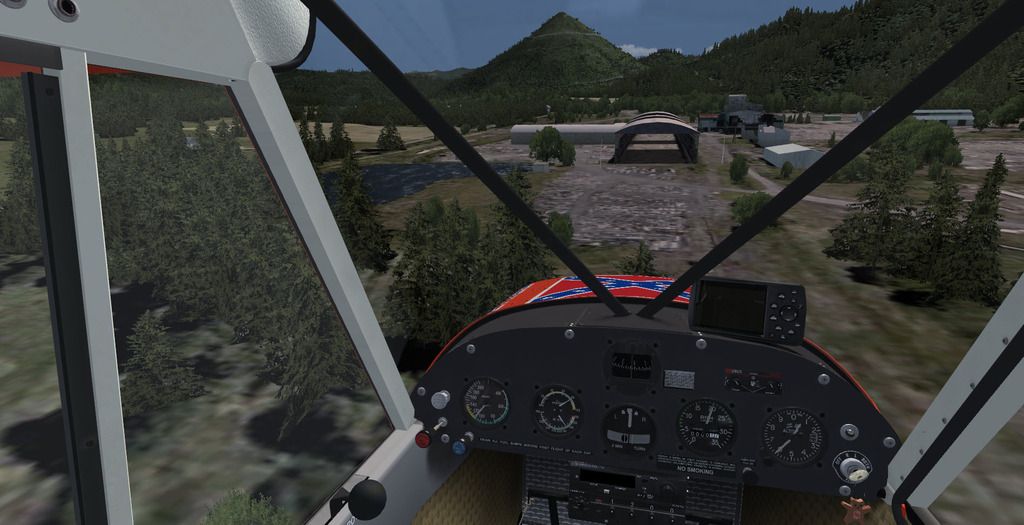Image resolution: width=1024 pixels, height=525 pixels.
Task: Click the red knob on the left panel
Action: 423,438
